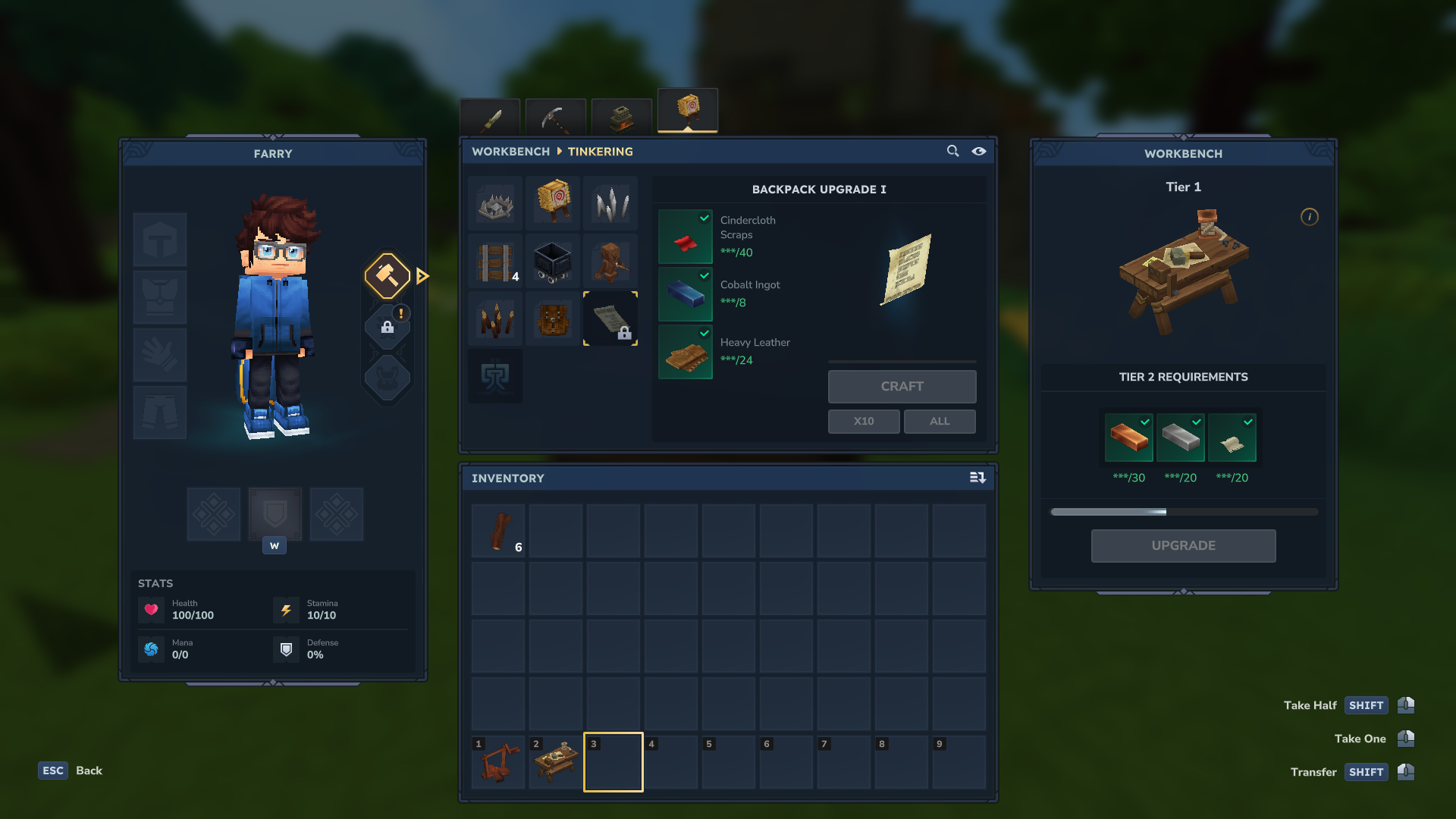The height and width of the screenshot is (819, 1456).
Task: Switch to the sword crafting tab
Action: pyautogui.click(x=490, y=118)
